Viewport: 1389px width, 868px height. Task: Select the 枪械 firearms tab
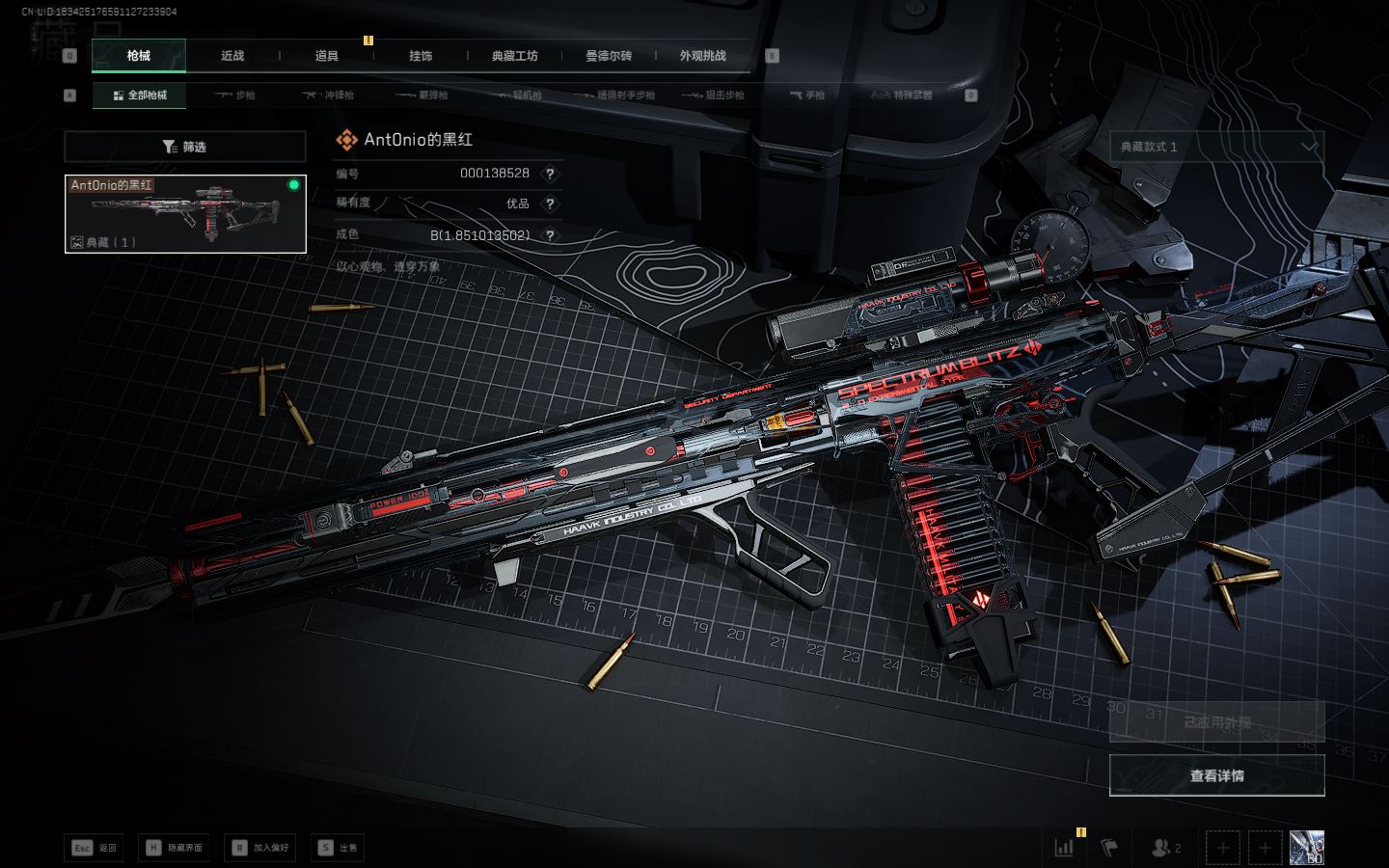pyautogui.click(x=139, y=56)
